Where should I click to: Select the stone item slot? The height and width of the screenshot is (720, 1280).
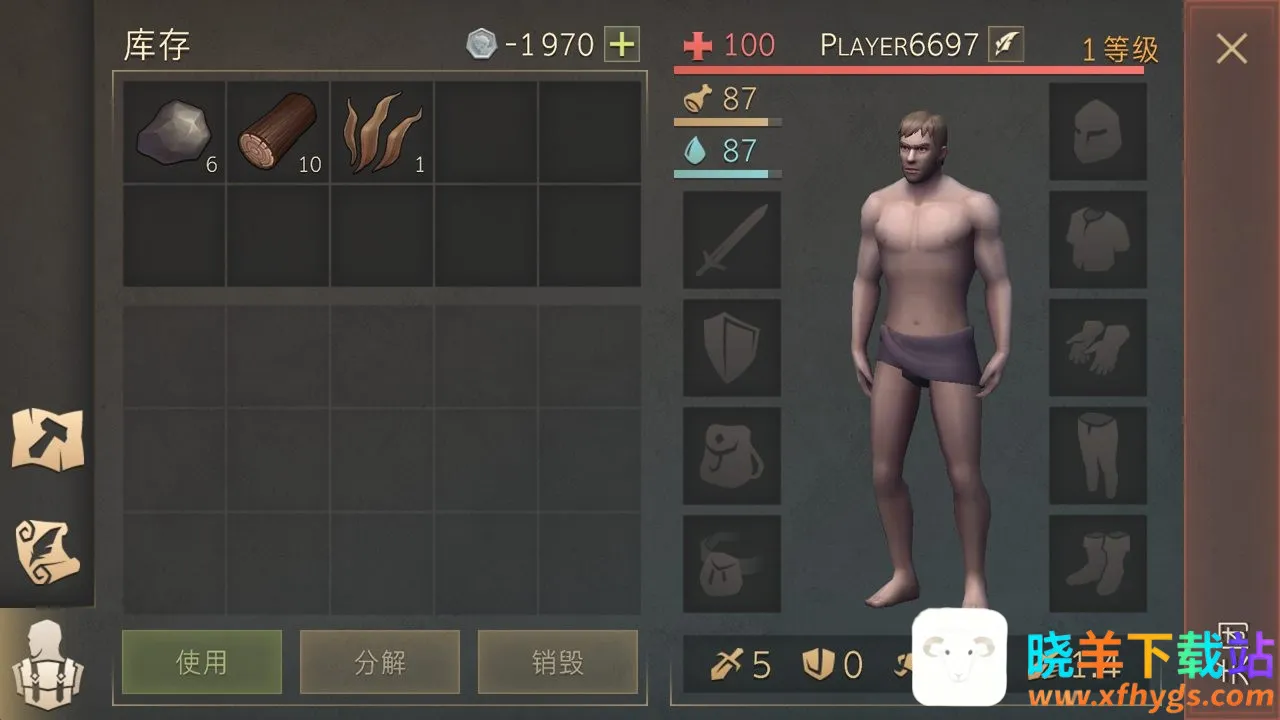[175, 133]
